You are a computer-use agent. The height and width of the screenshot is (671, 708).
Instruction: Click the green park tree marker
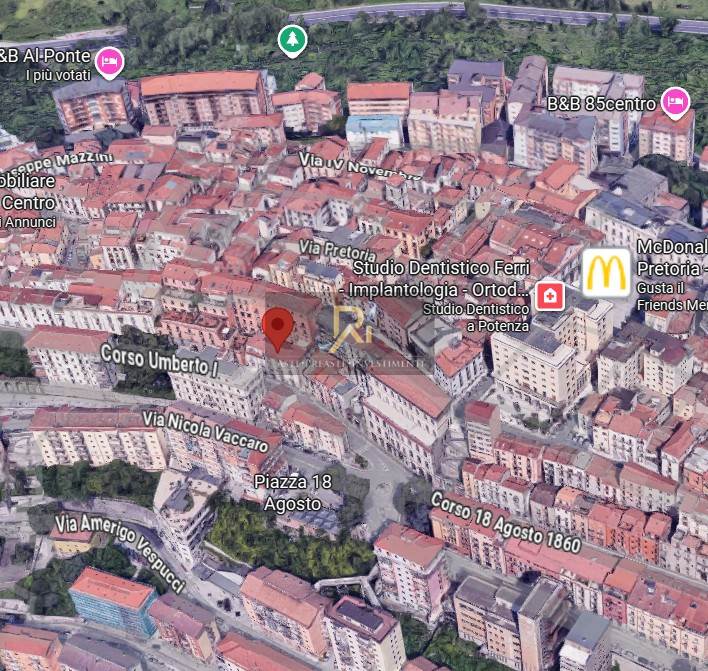(x=291, y=40)
